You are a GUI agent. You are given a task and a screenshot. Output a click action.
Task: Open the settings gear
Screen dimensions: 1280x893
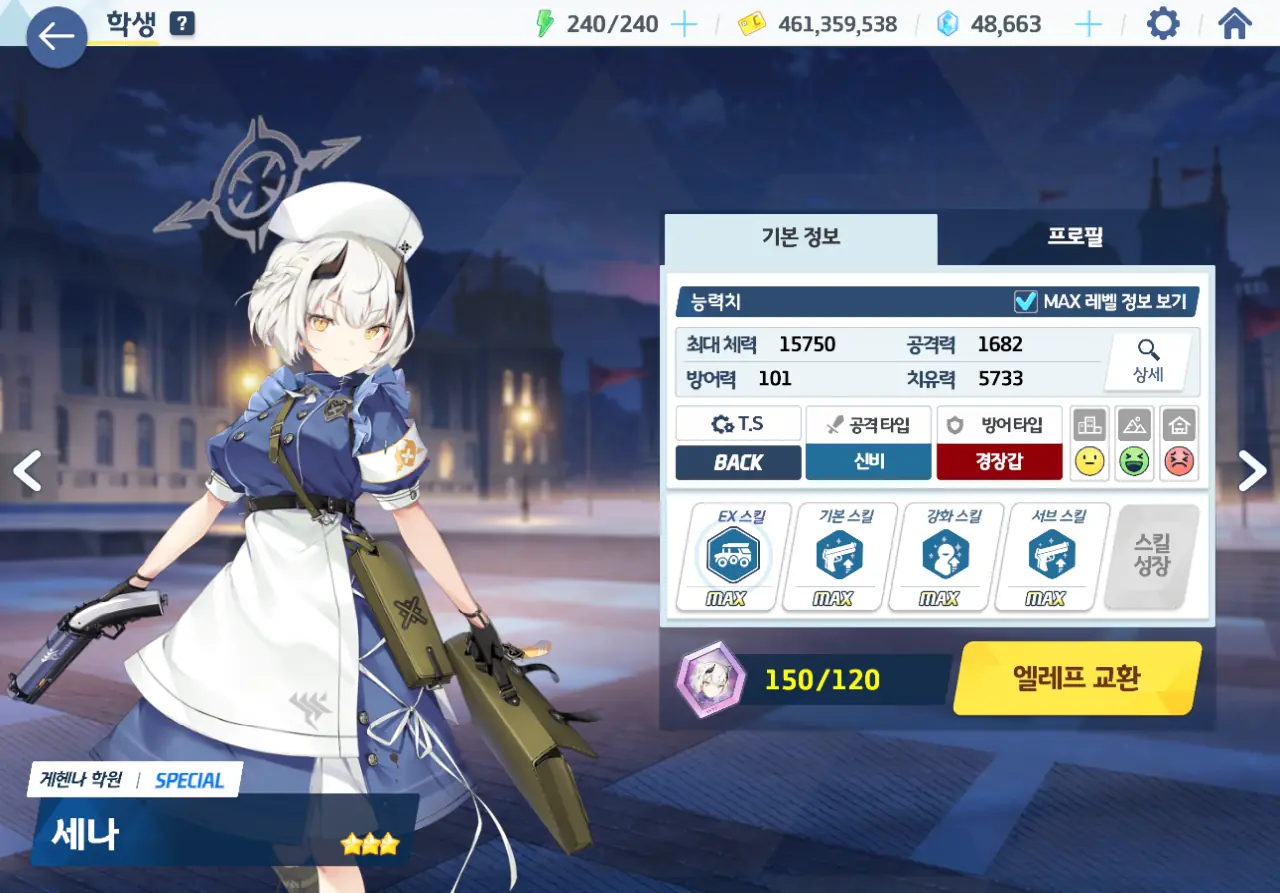click(x=1163, y=24)
